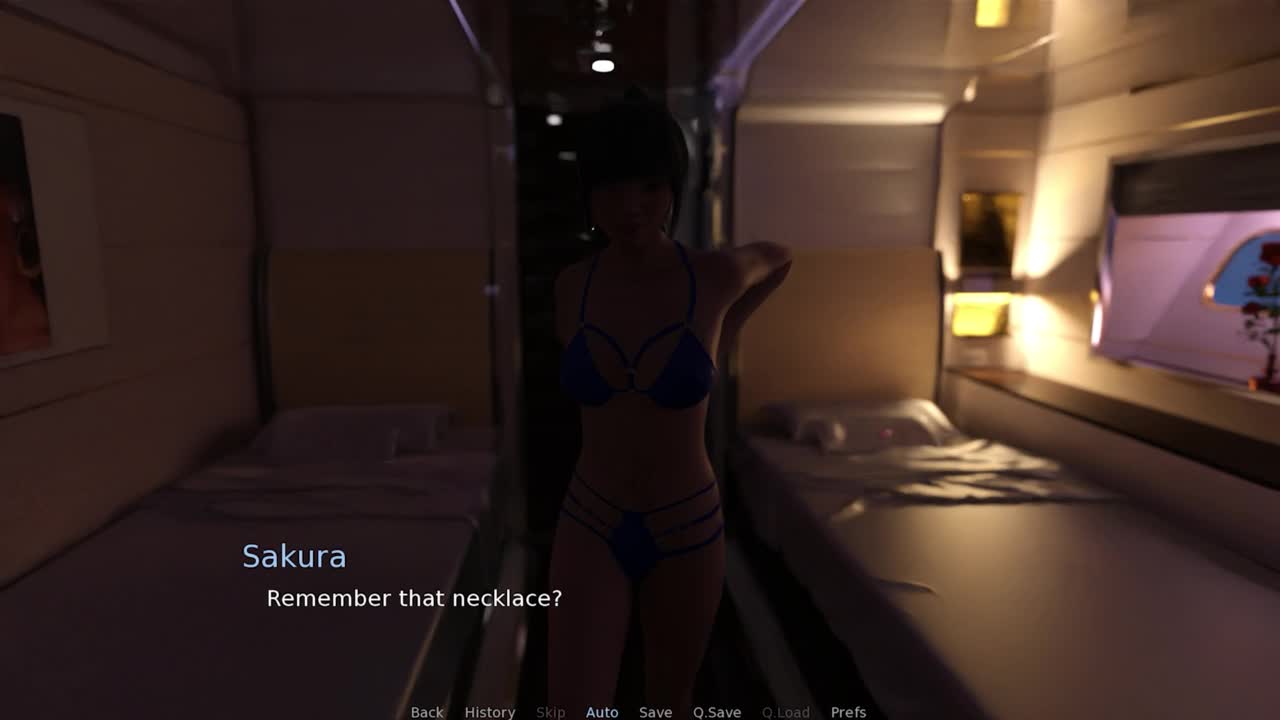Toggle Auto advance mode

602,712
